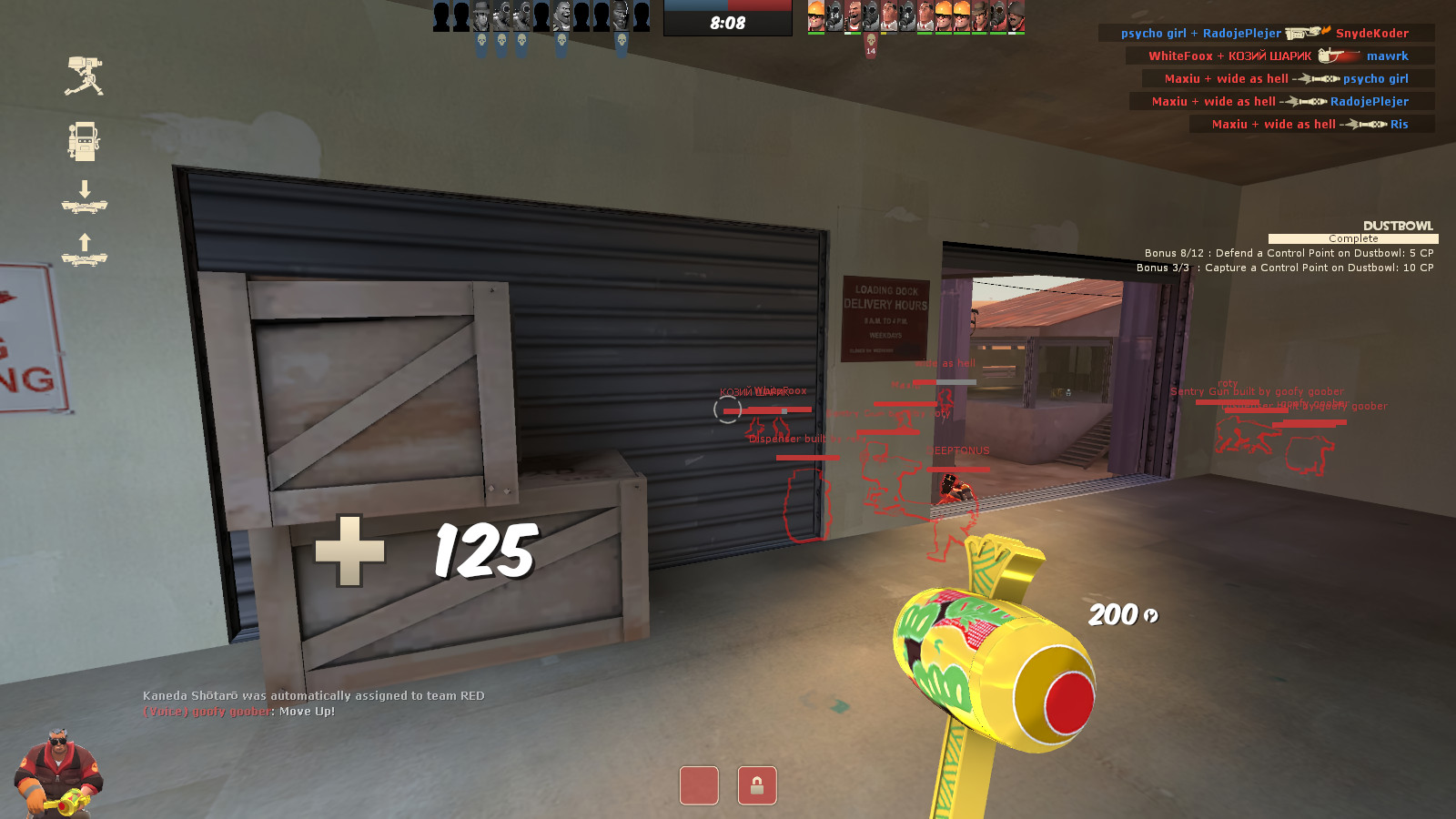The width and height of the screenshot is (1456, 819).
Task: Click the unlocked red control point square
Action: click(x=698, y=784)
